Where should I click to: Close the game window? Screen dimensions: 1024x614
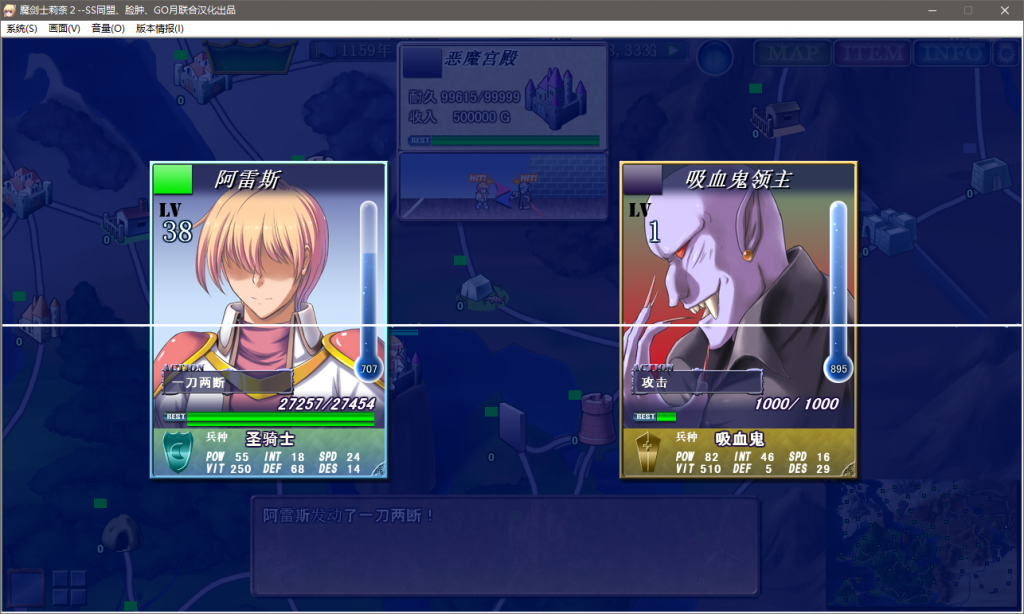point(1004,10)
